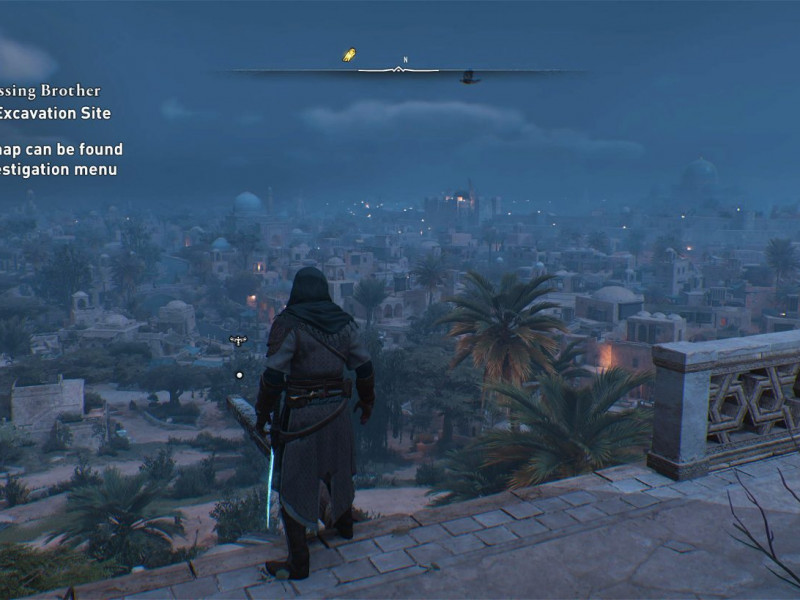Click the yellow objective marker on the compass

pyautogui.click(x=349, y=55)
